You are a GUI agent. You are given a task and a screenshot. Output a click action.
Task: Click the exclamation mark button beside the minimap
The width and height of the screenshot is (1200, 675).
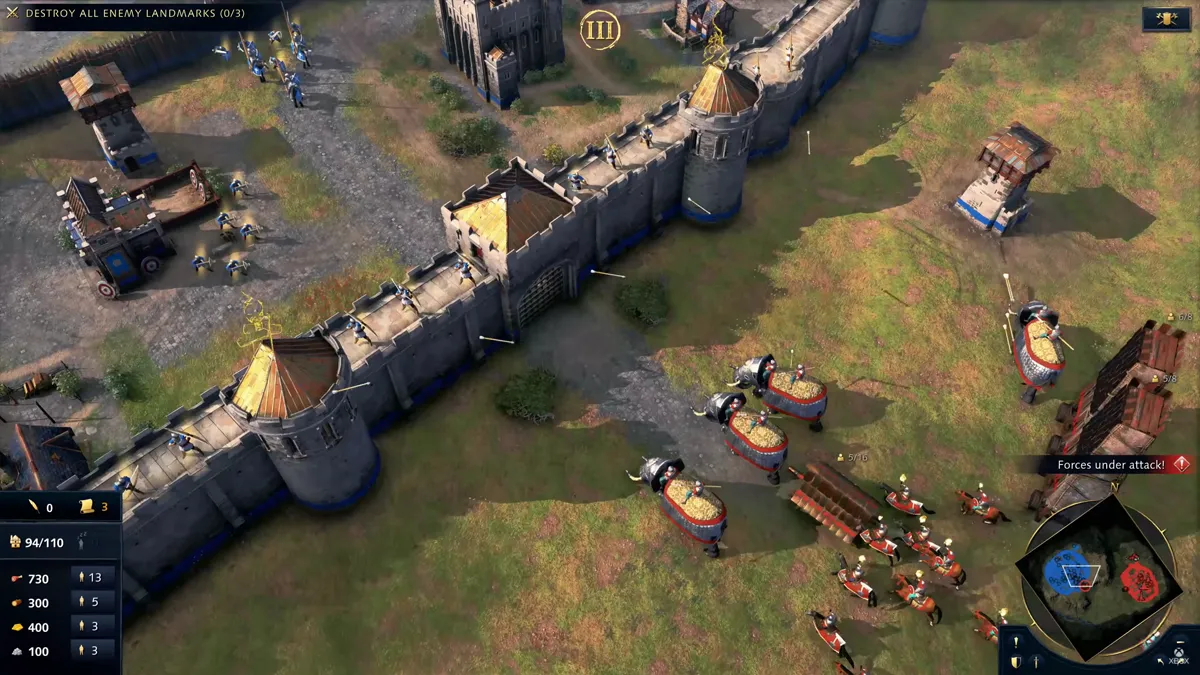coord(1016,643)
